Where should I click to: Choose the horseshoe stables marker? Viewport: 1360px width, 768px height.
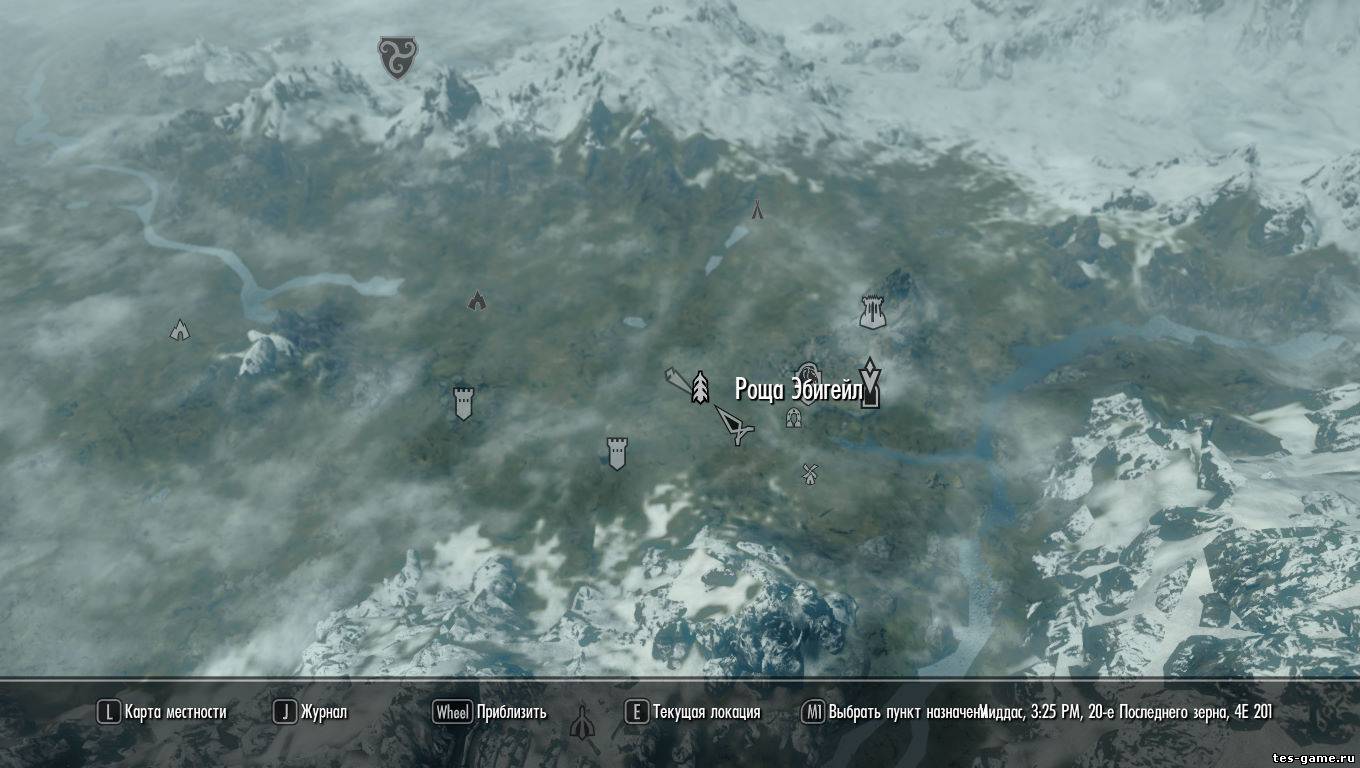(x=793, y=418)
